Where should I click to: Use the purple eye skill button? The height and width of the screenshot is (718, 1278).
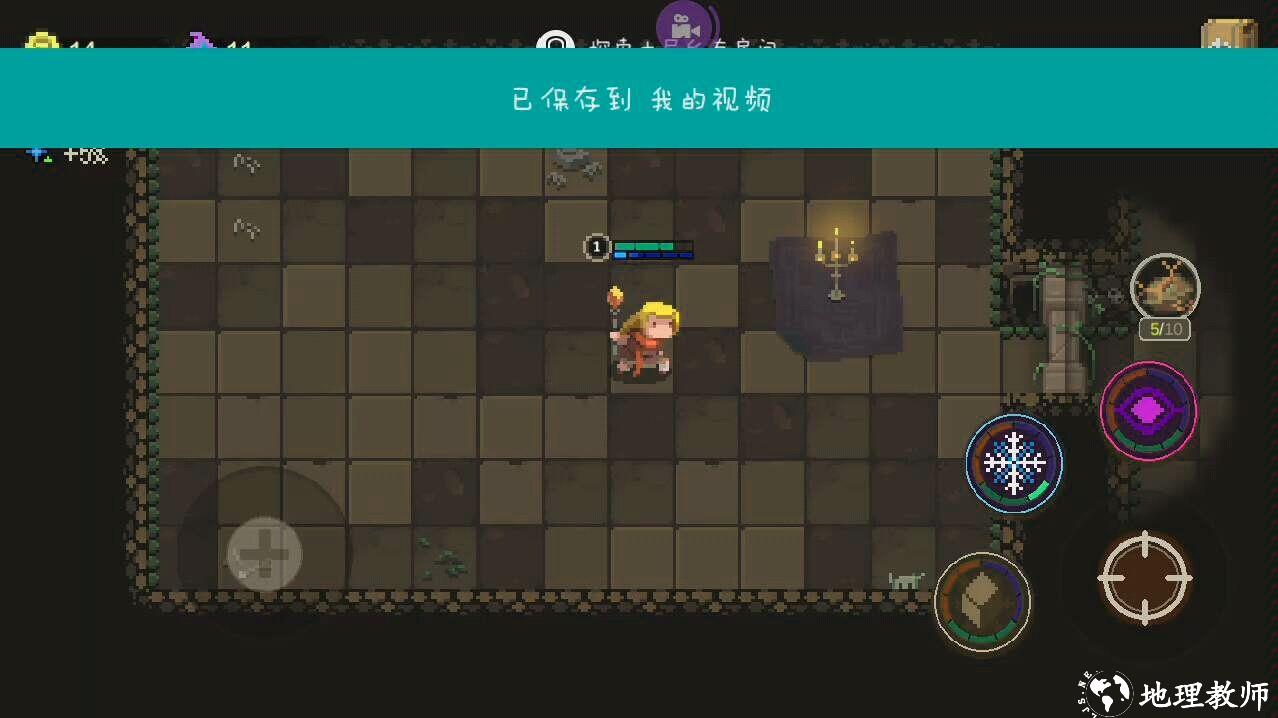(x=1148, y=411)
